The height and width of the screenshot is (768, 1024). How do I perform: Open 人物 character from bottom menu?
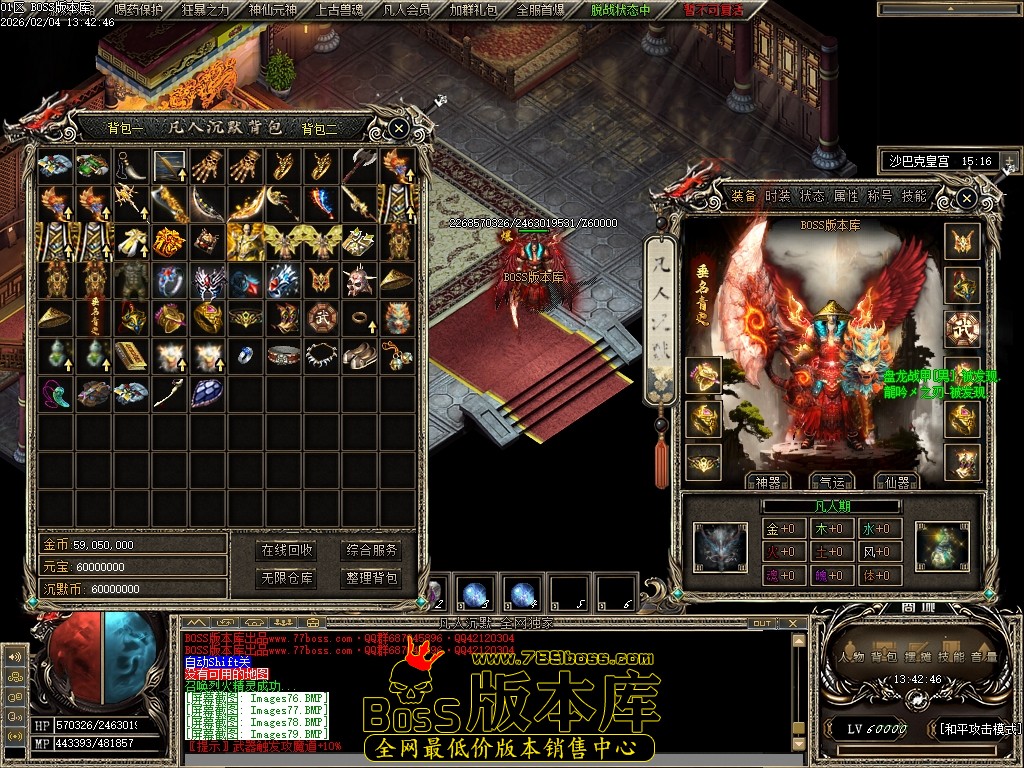point(852,657)
